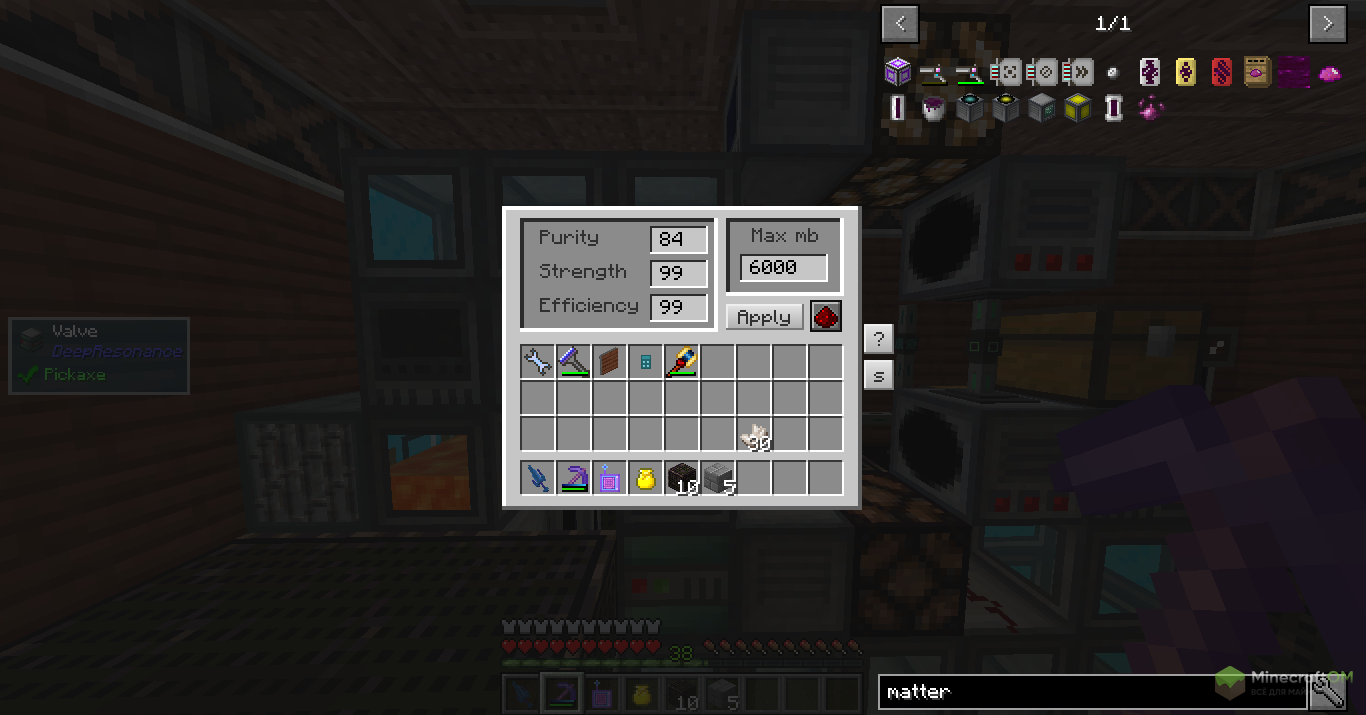Select the Strength value field
The image size is (1366, 715).
click(x=679, y=274)
